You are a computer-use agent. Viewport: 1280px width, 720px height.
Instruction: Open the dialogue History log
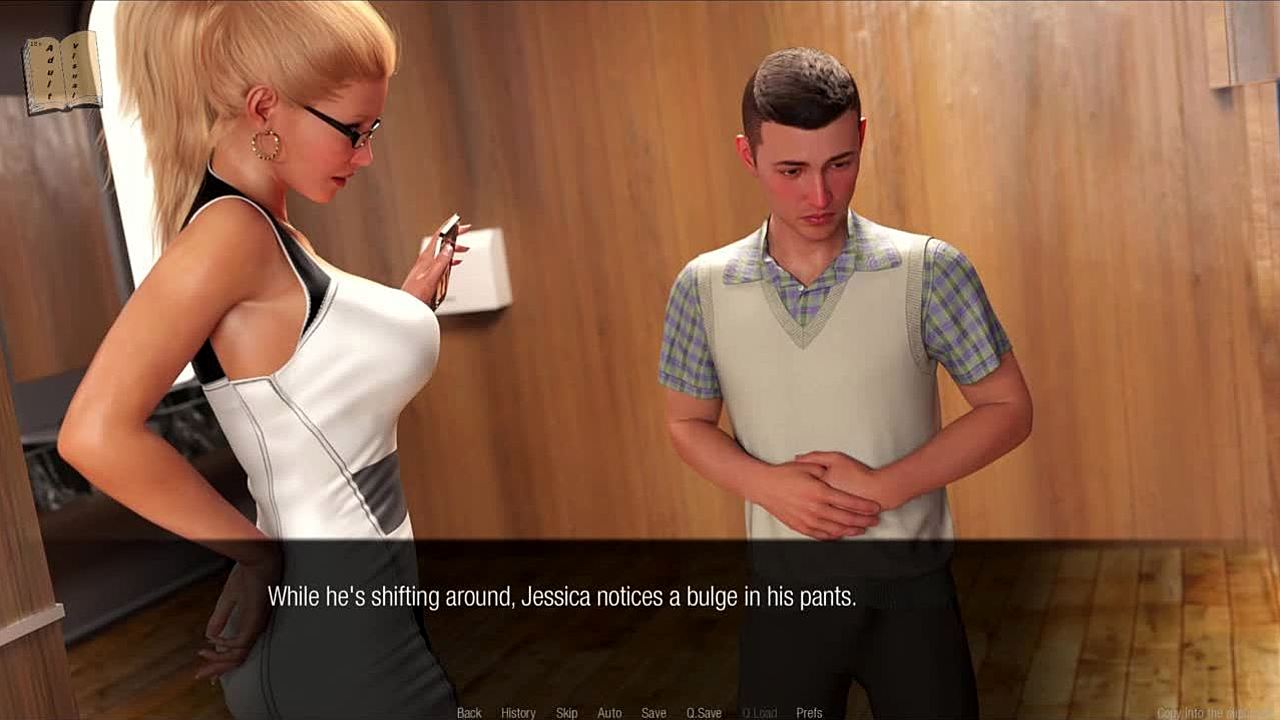point(518,713)
